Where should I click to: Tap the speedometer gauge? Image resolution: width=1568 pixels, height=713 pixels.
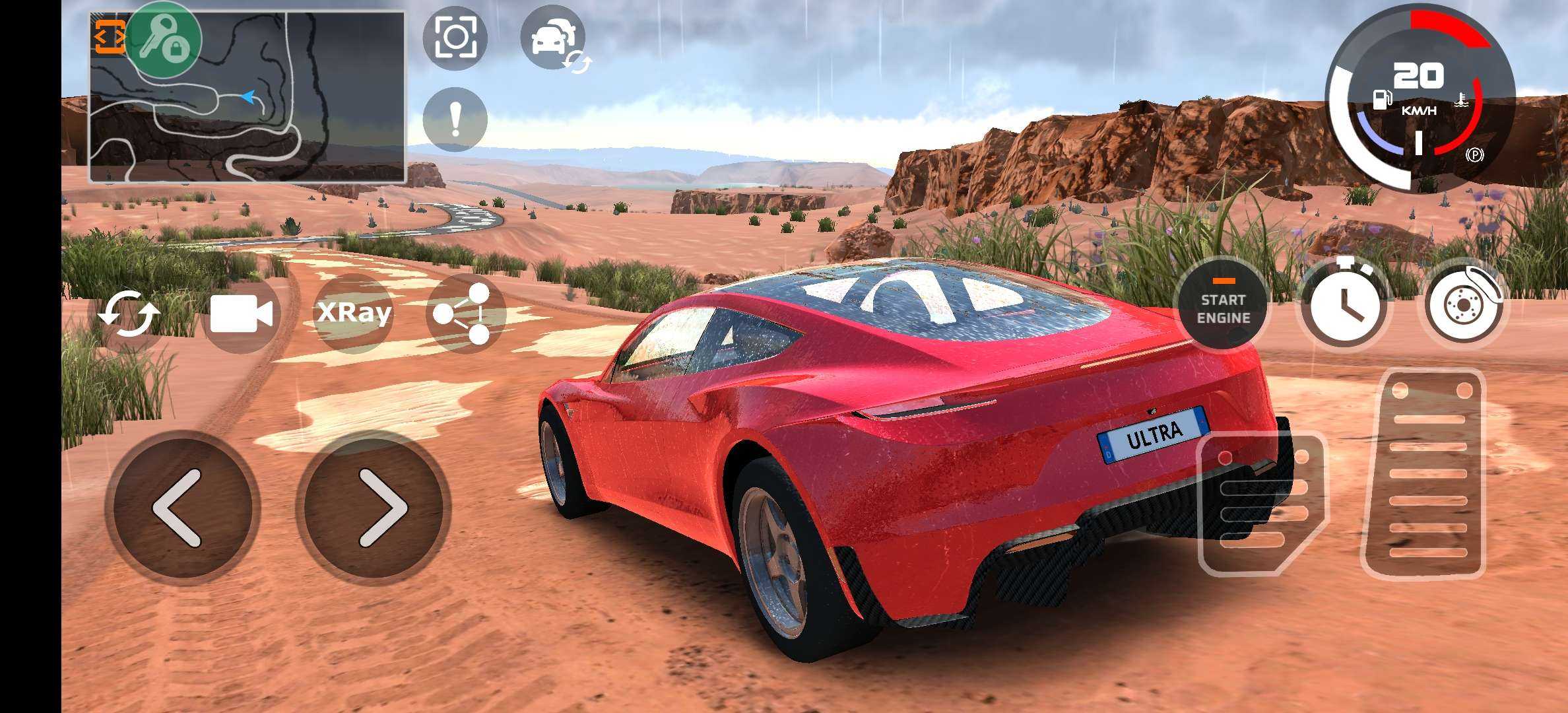(1419, 99)
